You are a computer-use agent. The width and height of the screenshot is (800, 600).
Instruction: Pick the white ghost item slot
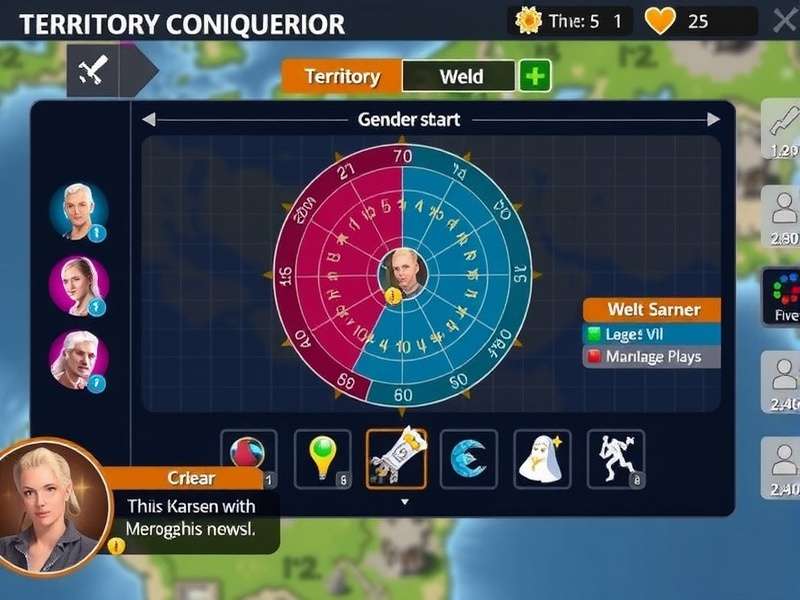[x=542, y=459]
